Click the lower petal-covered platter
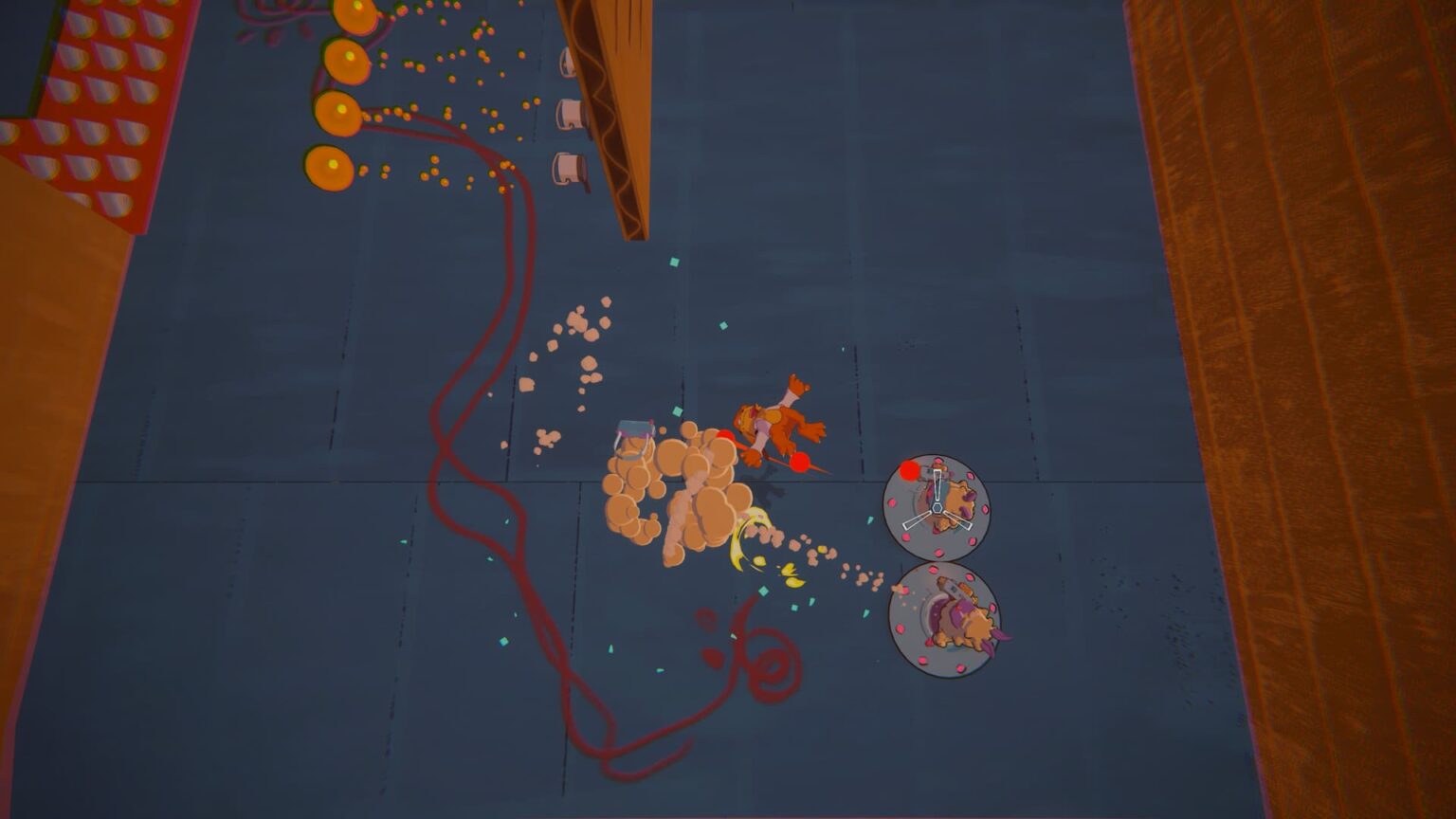The width and height of the screenshot is (1456, 819). (x=943, y=621)
